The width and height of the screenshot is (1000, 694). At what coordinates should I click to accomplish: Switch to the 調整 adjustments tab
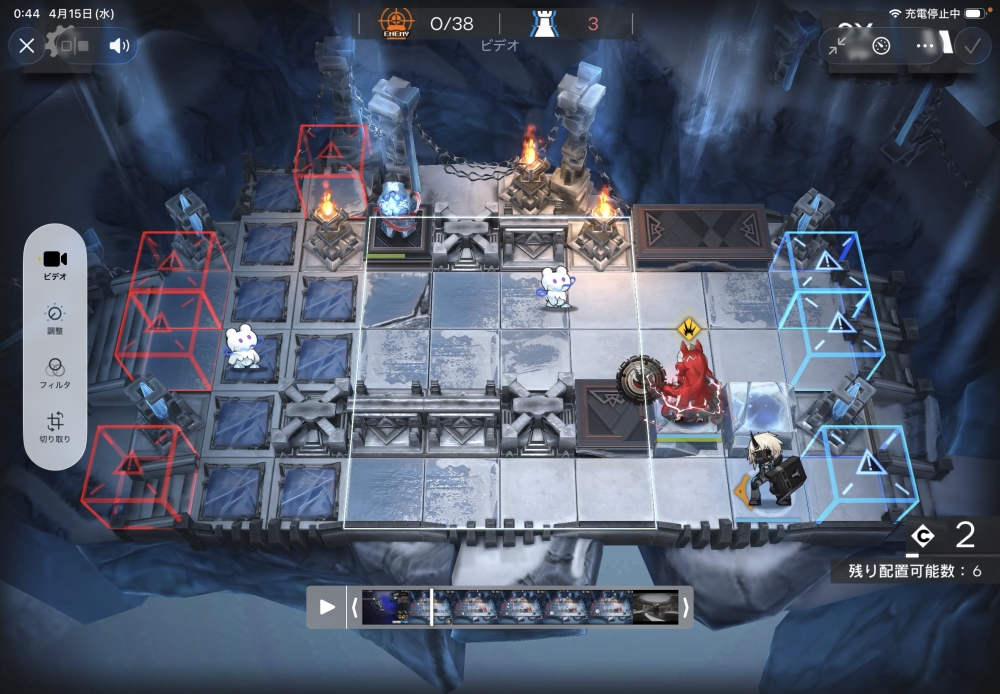(x=55, y=320)
